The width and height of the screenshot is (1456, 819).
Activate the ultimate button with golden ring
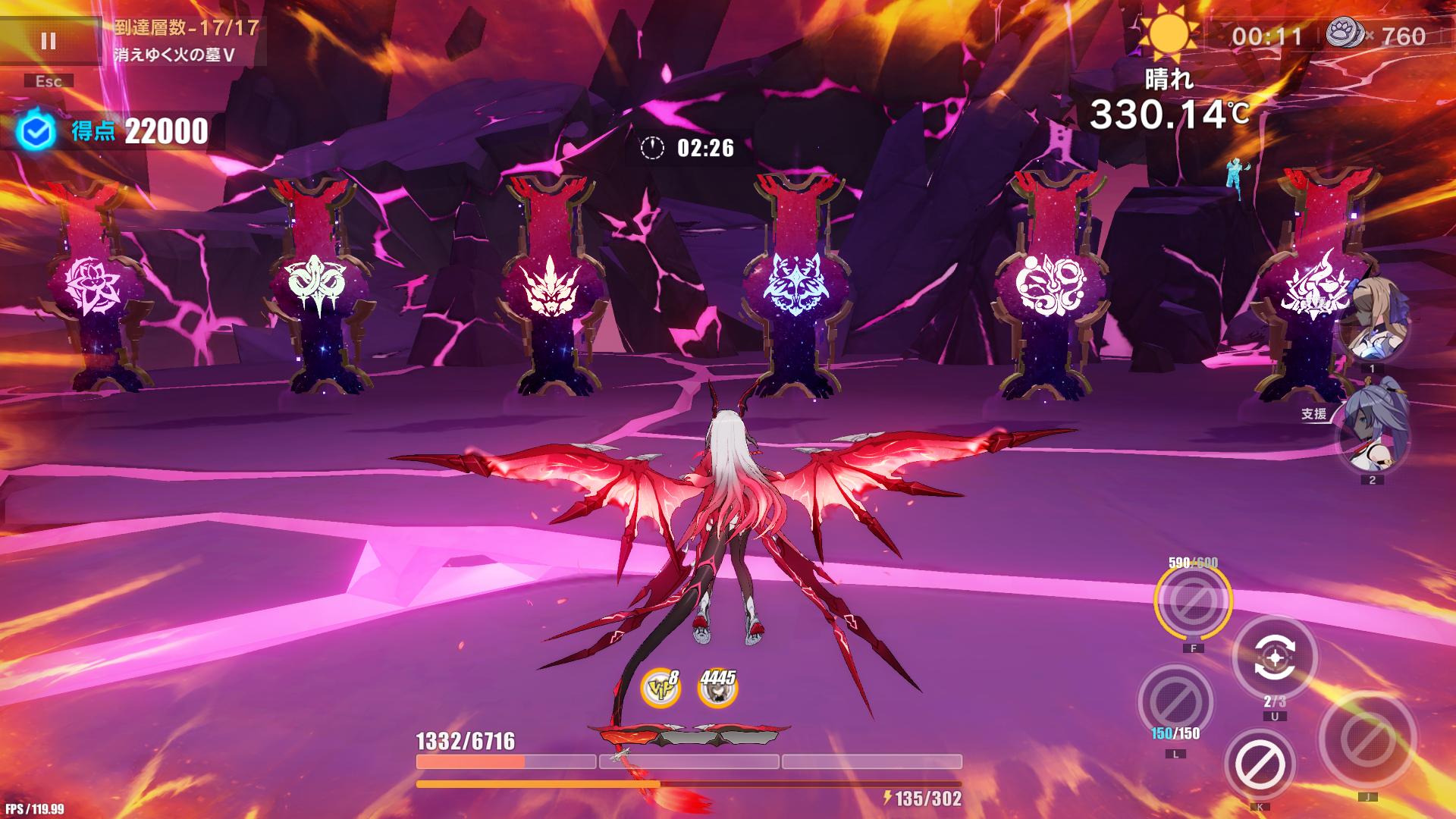(1193, 601)
